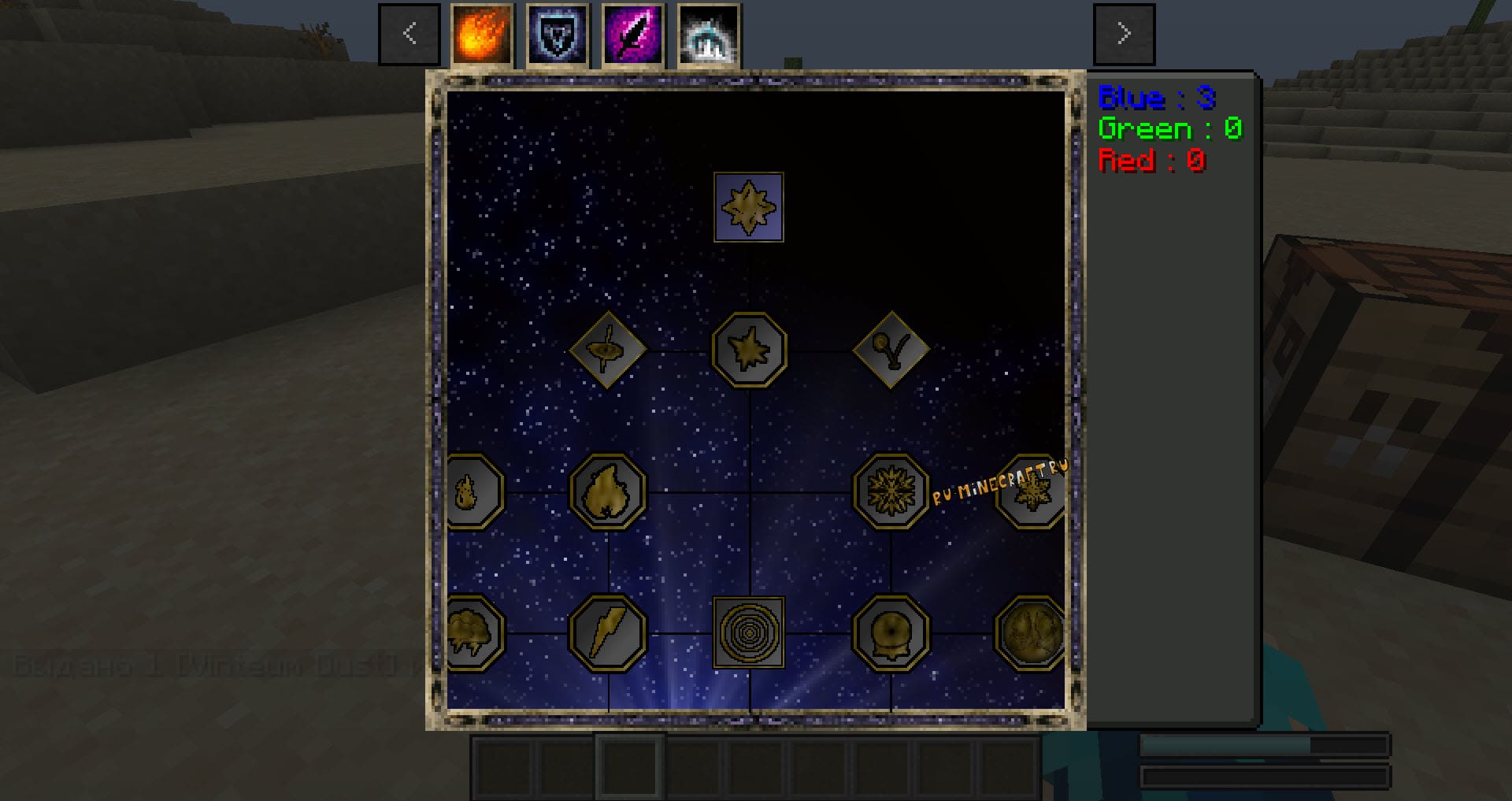Image resolution: width=1512 pixels, height=801 pixels.
Task: Pick the jagged star octagon skill
Action: 749,349
